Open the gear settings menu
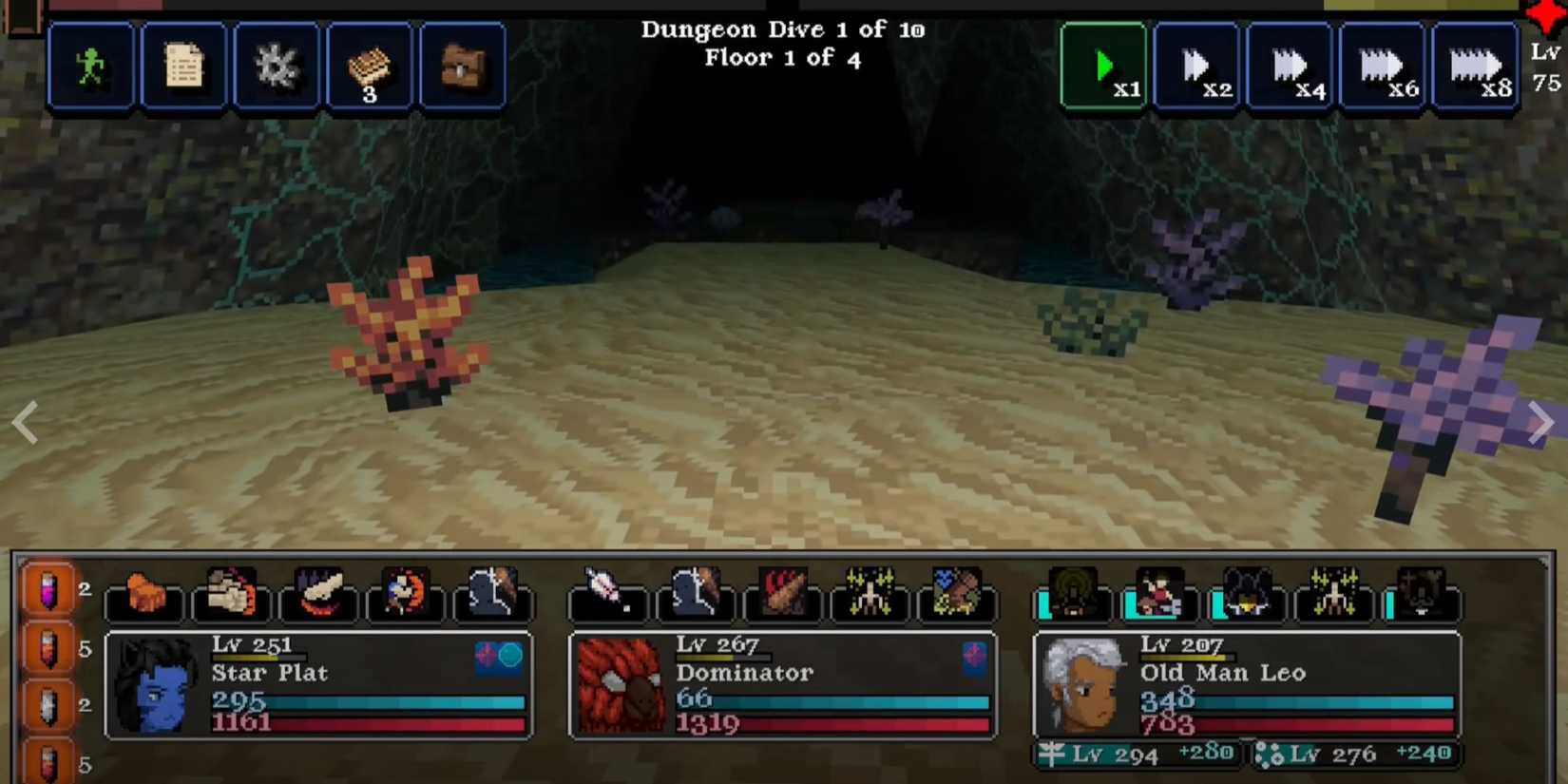 [277, 67]
